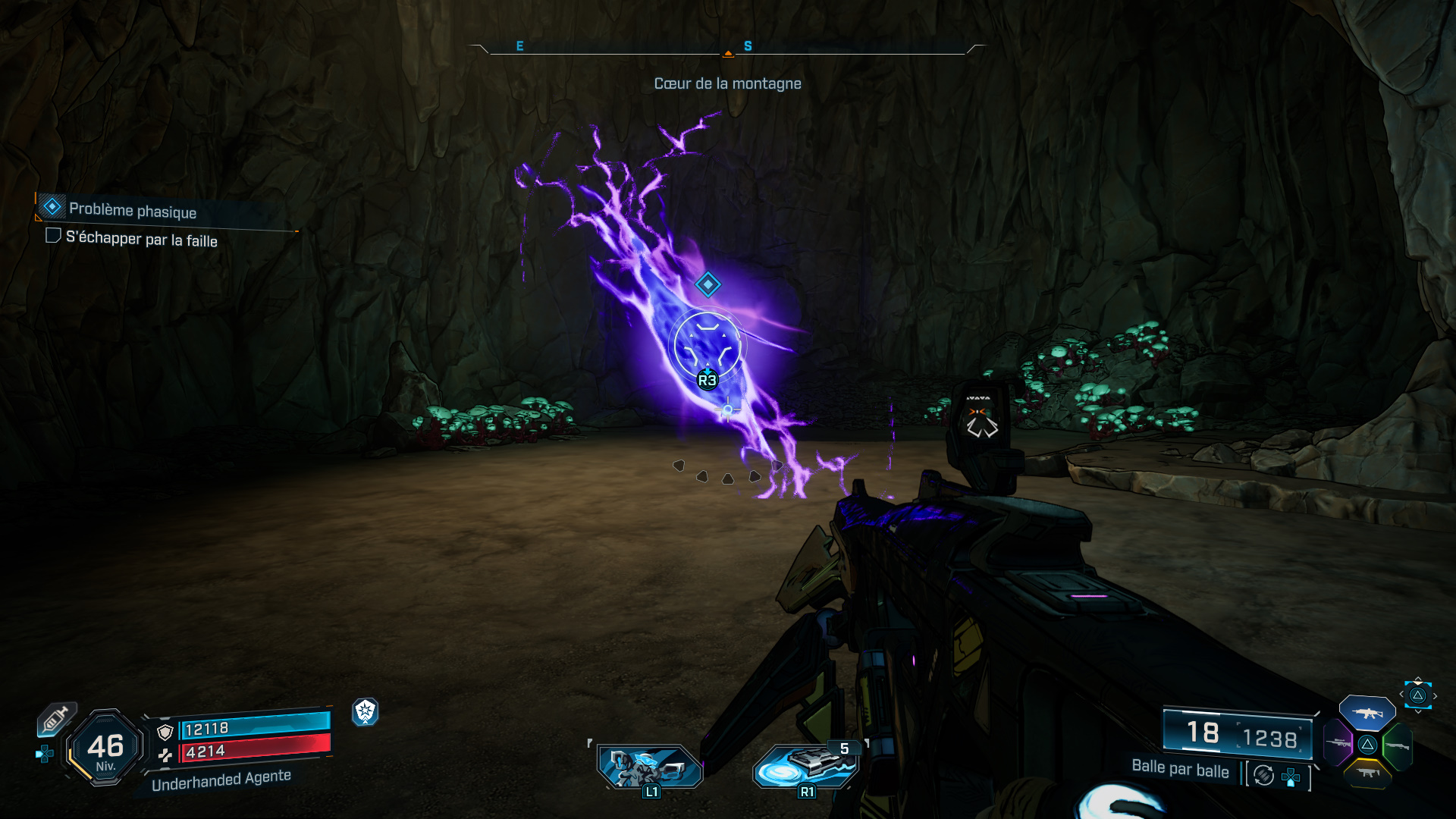Image resolution: width=1456 pixels, height=819 pixels.
Task: Select the "Problème phasique" quest tracker
Action: (132, 210)
